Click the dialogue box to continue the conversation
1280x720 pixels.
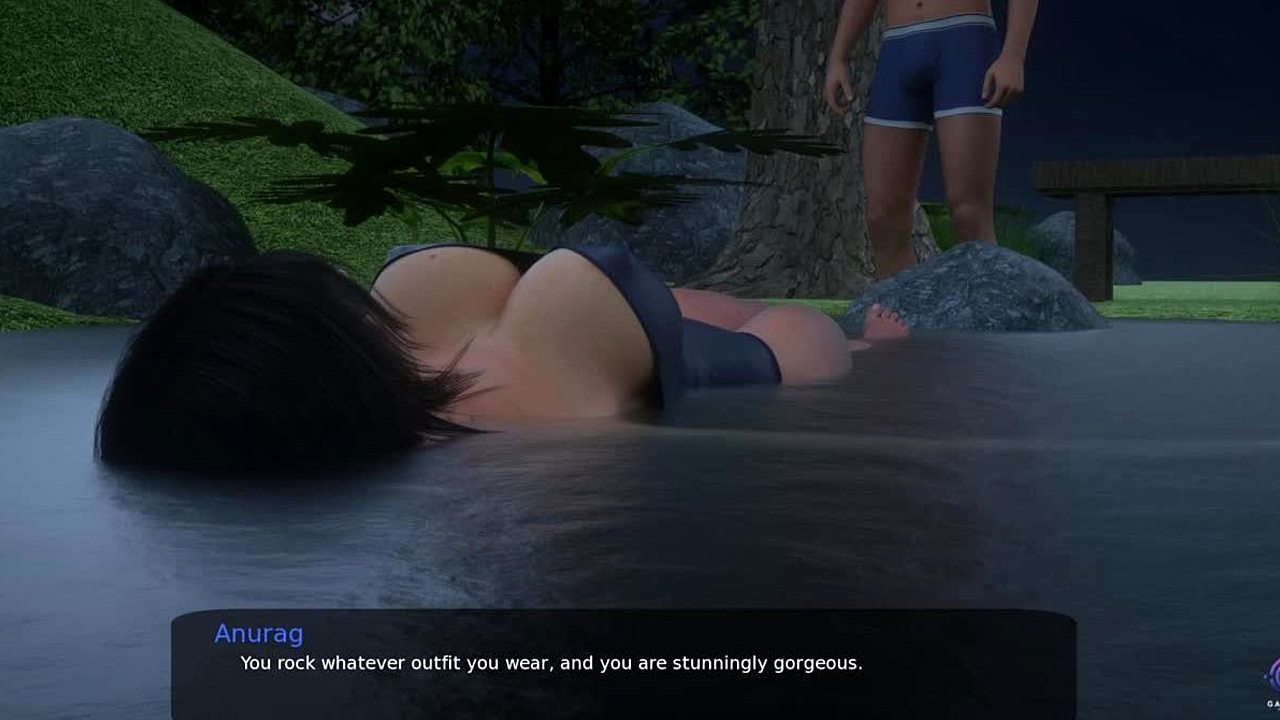click(x=623, y=662)
